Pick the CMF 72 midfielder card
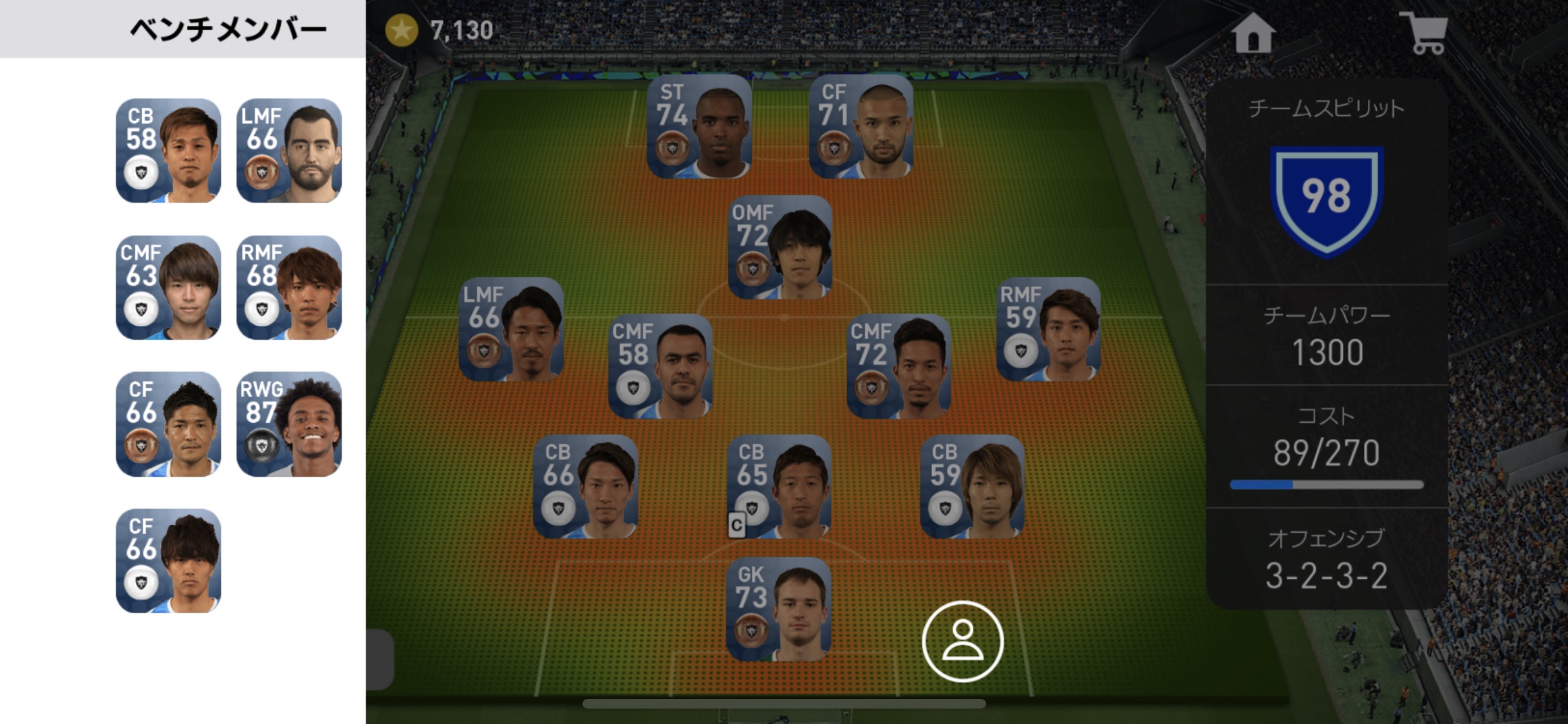 coord(899,366)
